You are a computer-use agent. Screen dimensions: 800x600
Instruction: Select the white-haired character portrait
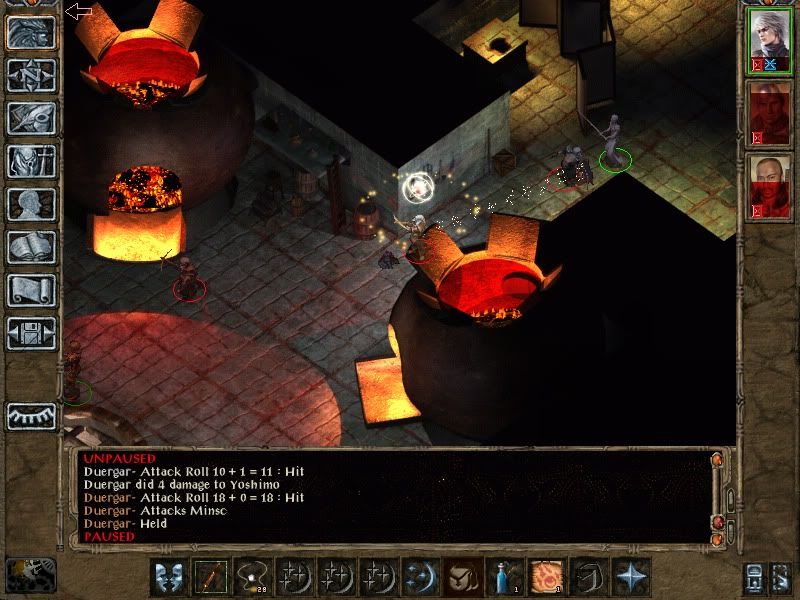click(770, 42)
